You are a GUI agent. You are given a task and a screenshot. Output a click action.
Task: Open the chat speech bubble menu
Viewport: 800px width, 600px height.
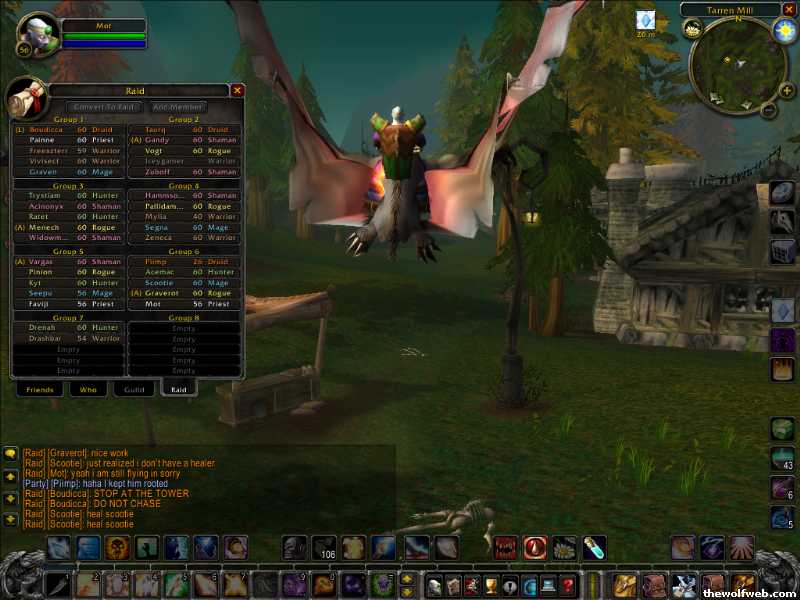11,453
